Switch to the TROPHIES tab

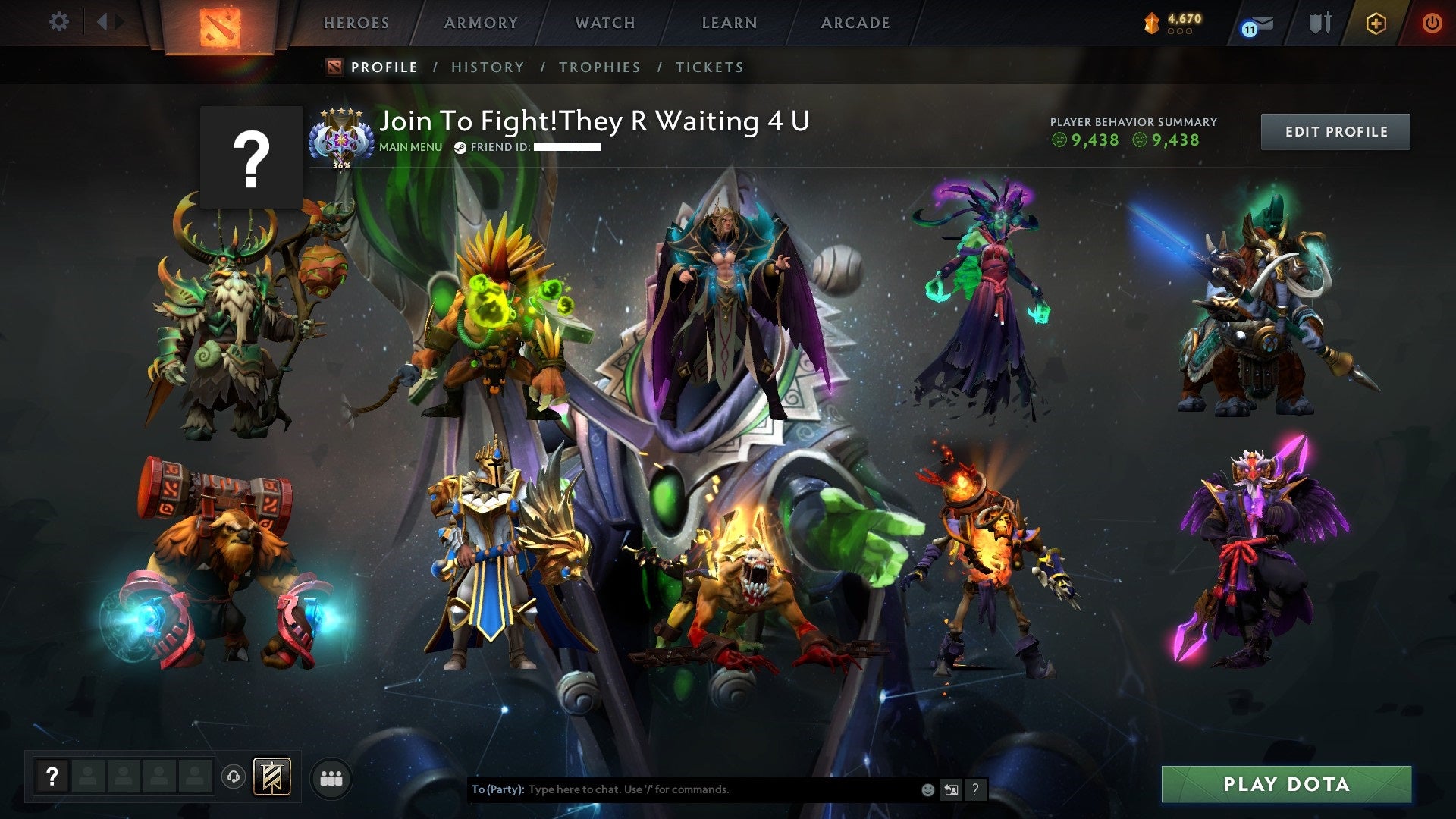click(599, 67)
